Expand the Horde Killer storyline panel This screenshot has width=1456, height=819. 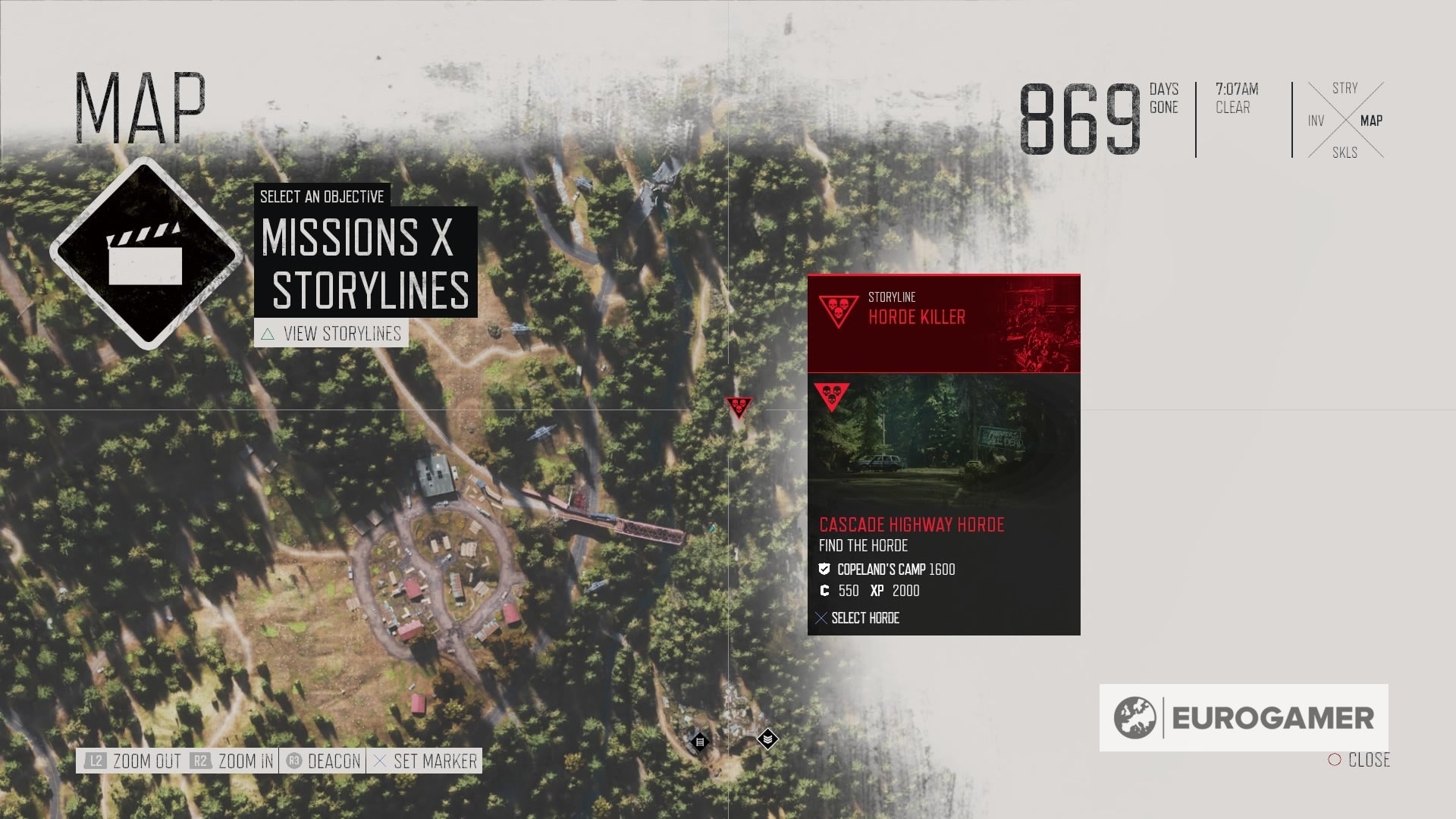pyautogui.click(x=944, y=322)
